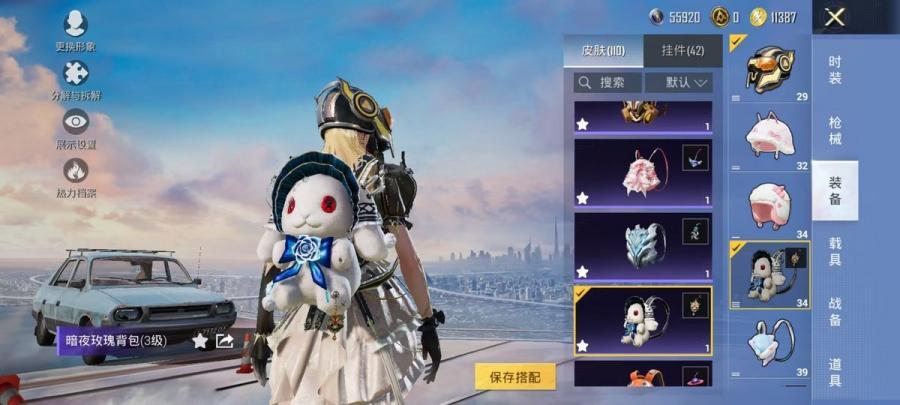Viewport: 900px width, 405px height.
Task: Open the 默认 sort dropdown
Action: pos(678,83)
